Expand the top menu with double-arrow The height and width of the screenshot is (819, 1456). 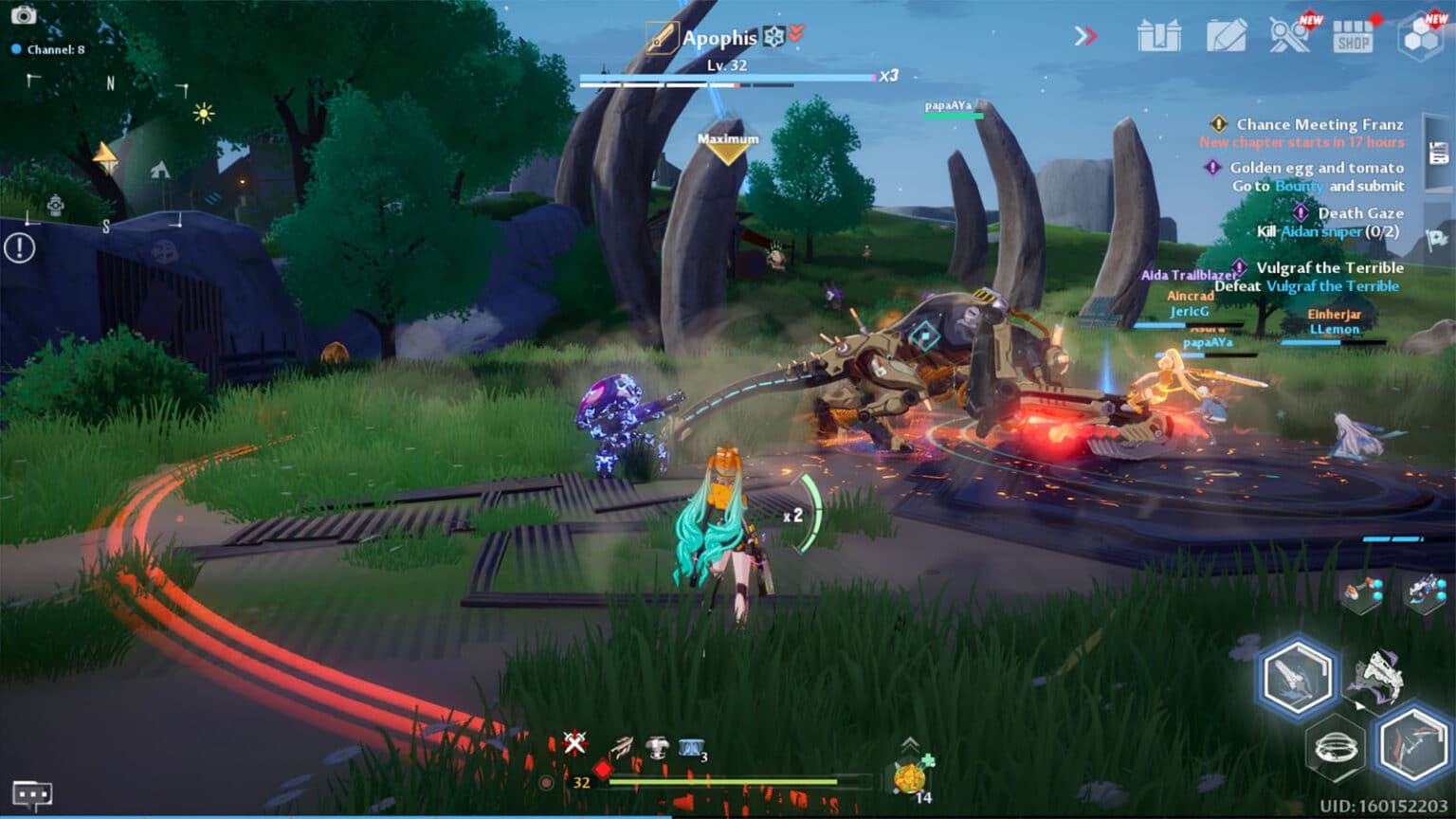coord(1085,36)
